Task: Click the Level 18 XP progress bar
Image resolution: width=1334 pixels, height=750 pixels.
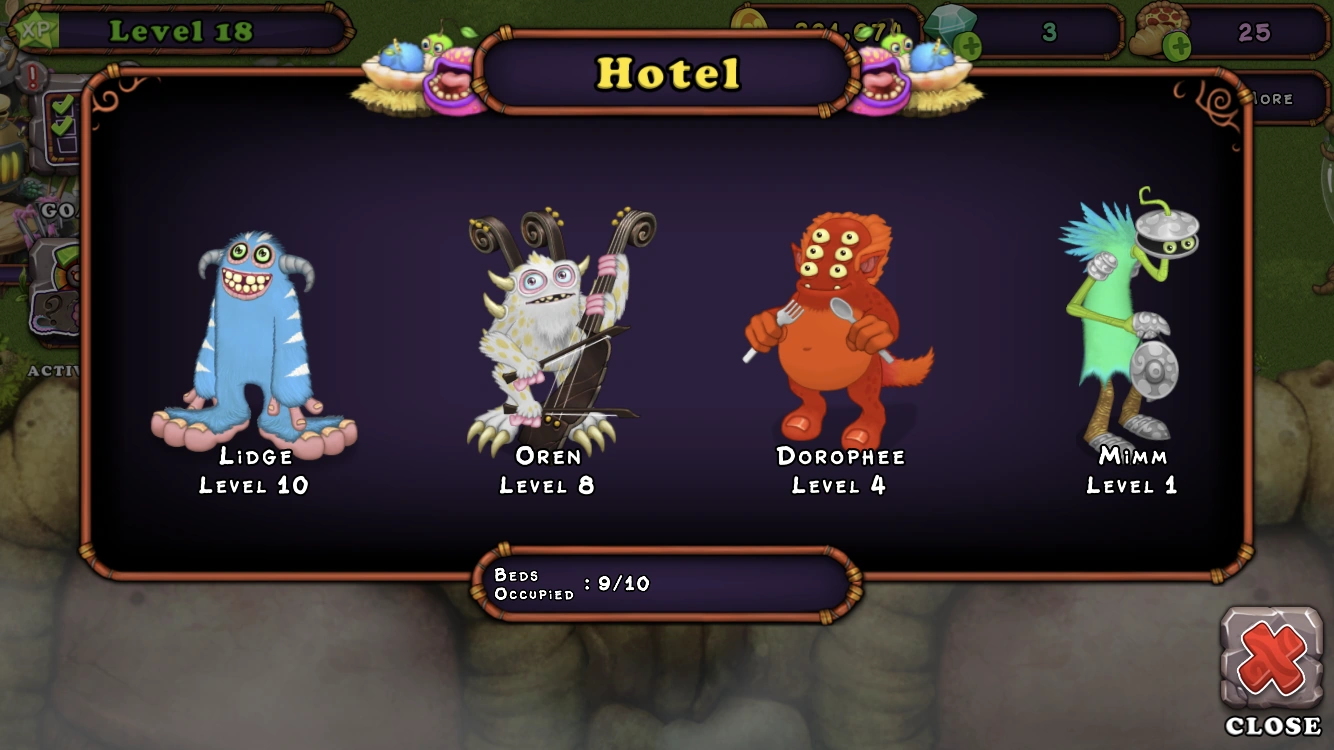Action: pyautogui.click(x=180, y=30)
